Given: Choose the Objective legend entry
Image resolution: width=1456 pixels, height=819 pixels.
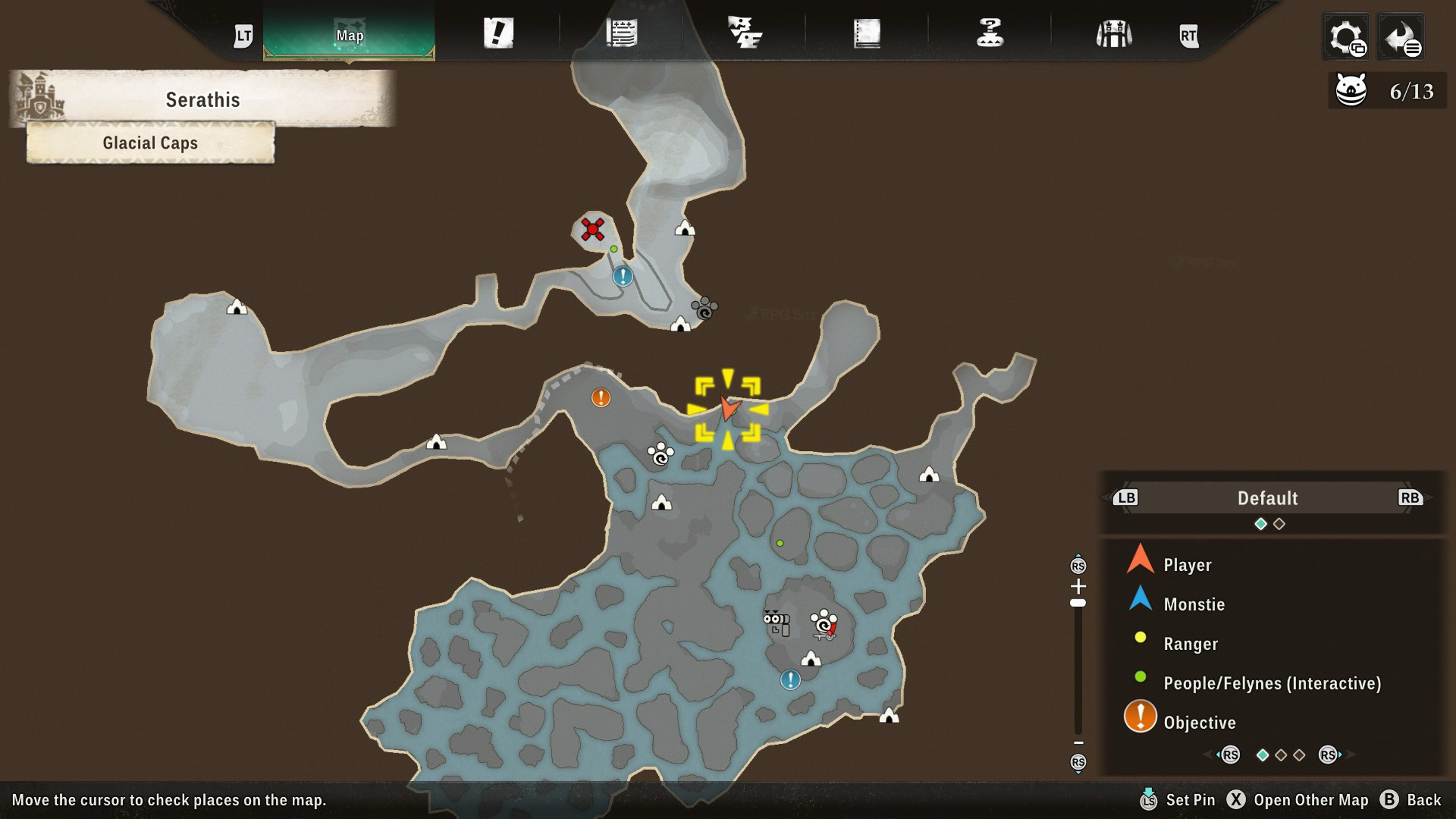Looking at the screenshot, I should (x=1199, y=722).
